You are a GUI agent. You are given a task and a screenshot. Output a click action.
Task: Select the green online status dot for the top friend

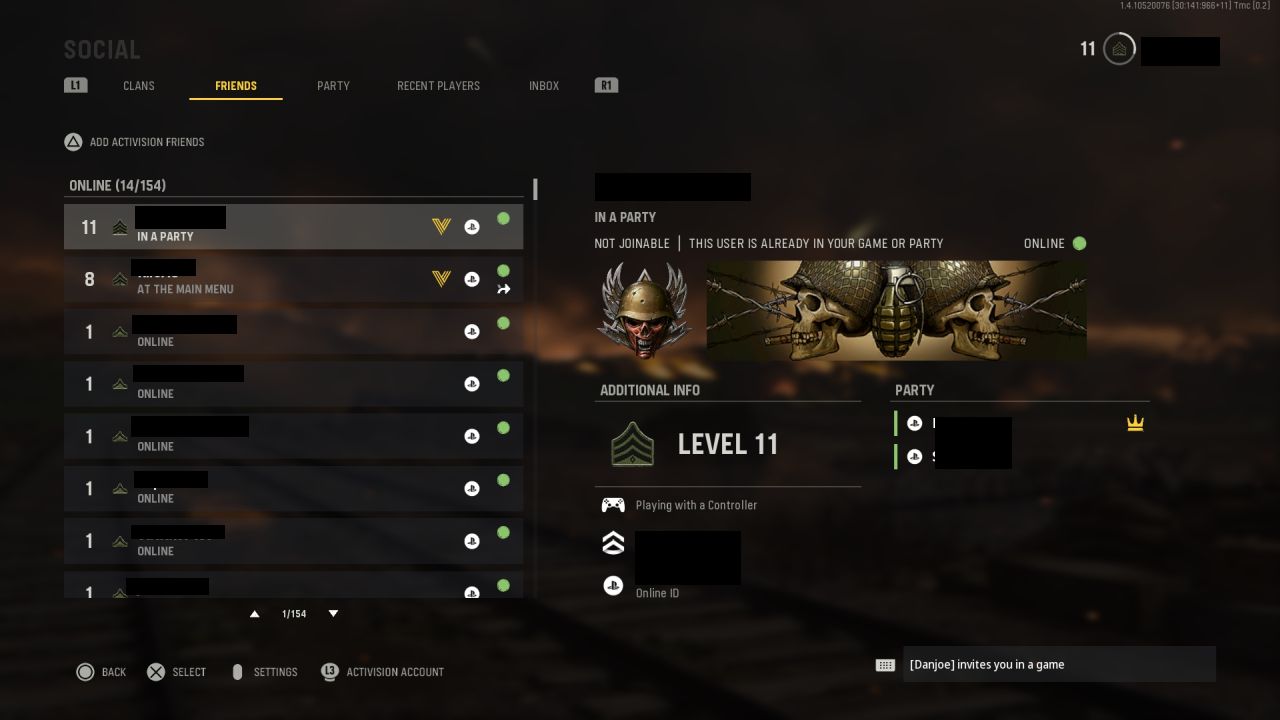[x=503, y=218]
